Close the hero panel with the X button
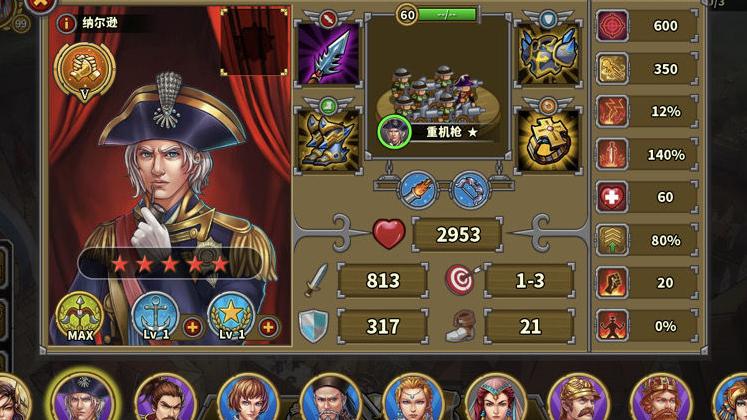Screen dimensions: 747x420 (x=40, y=4)
